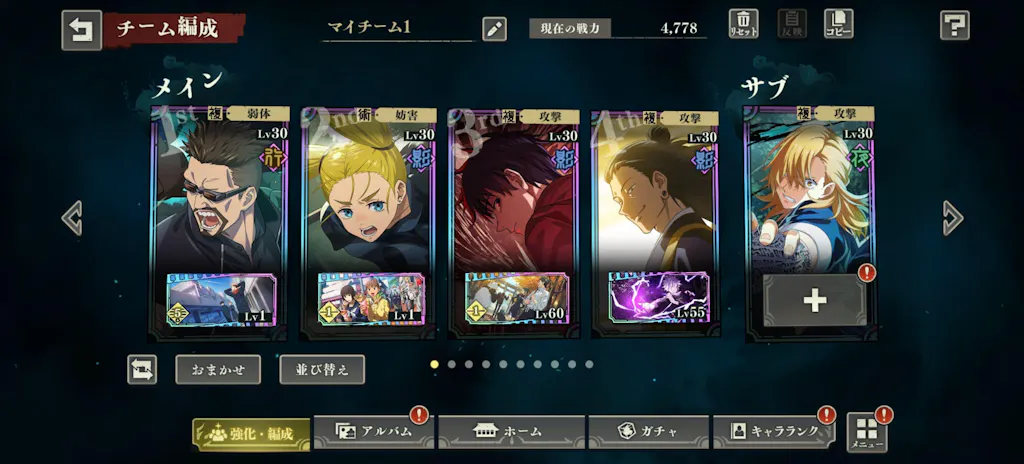Viewport: 1024px width, 464px height.
Task: Choose the 3rd card with the red-toned character
Action: pos(514,200)
